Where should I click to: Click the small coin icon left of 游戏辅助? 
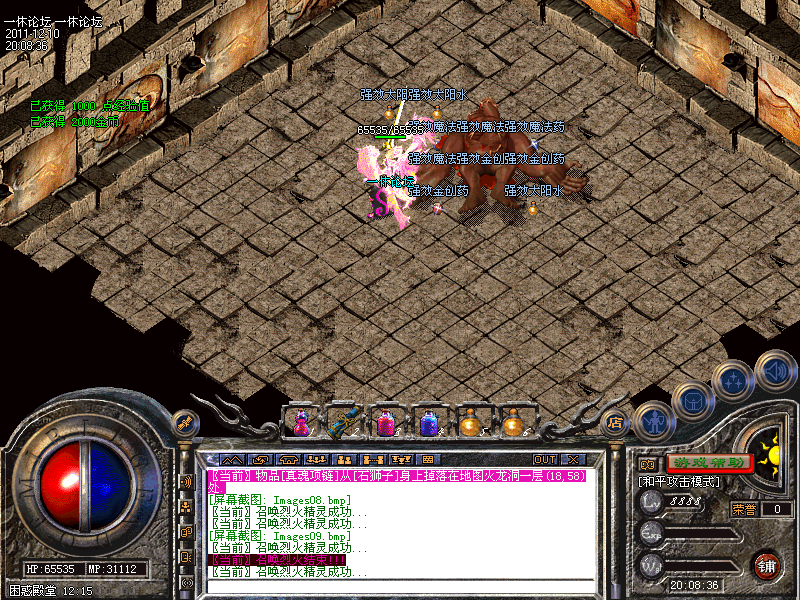(x=647, y=464)
